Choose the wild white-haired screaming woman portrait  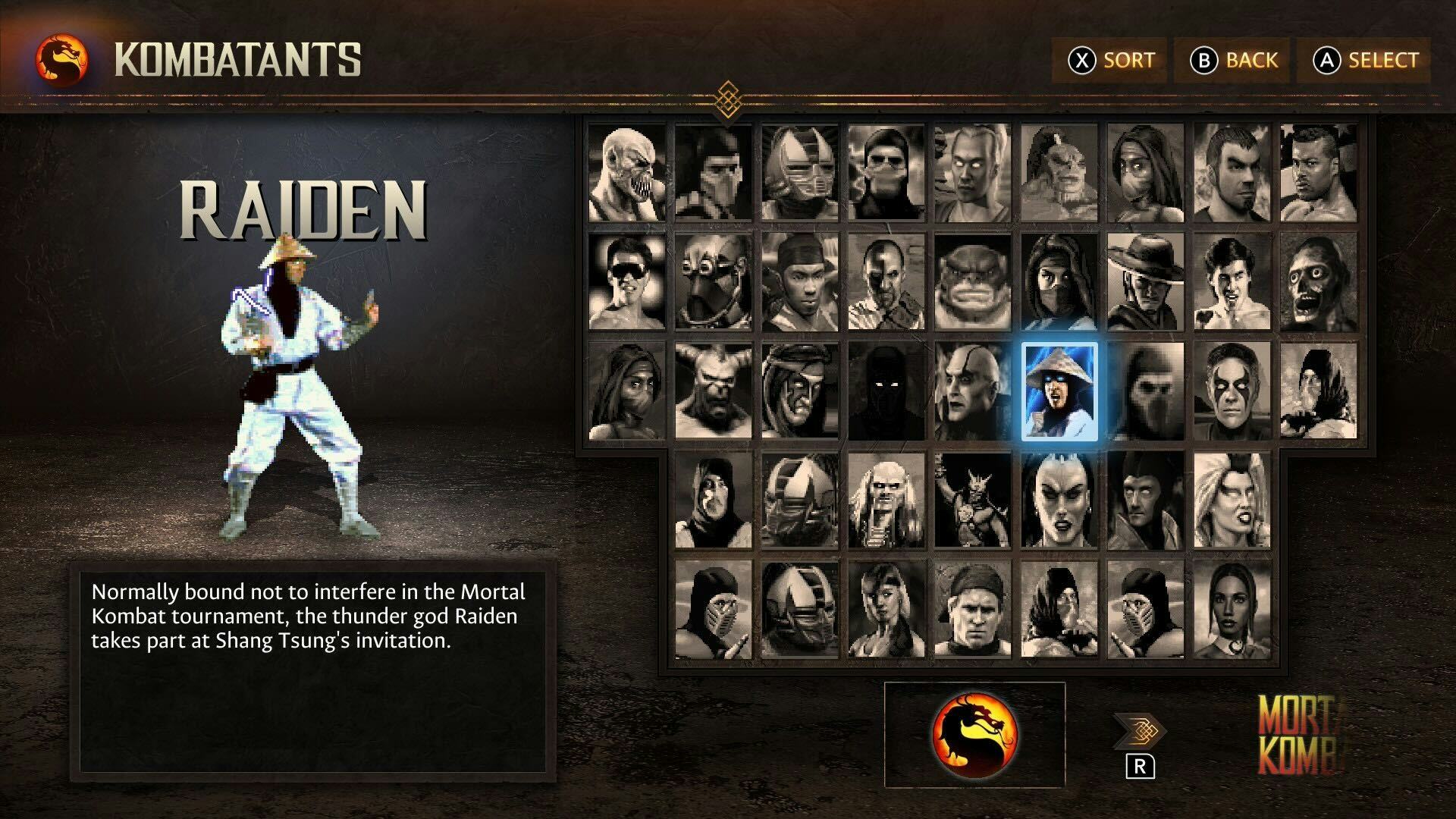[x=1232, y=500]
